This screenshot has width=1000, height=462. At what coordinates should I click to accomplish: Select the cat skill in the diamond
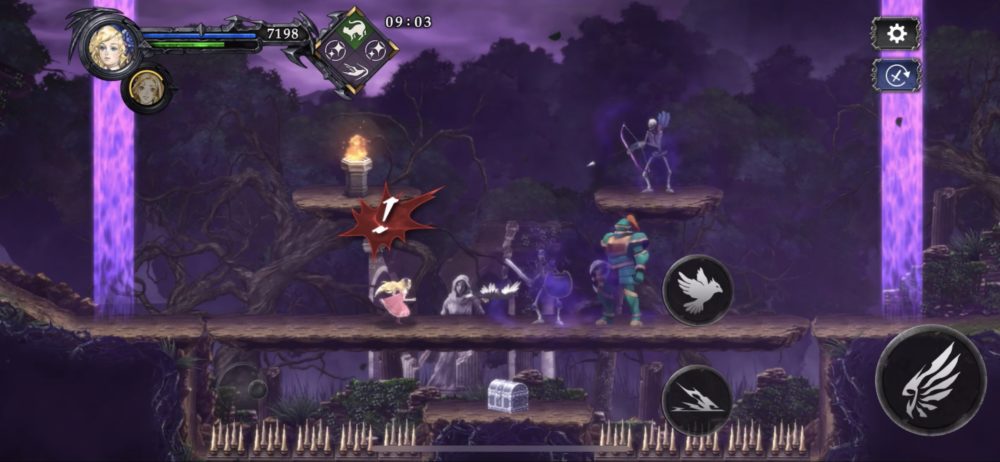pyautogui.click(x=356, y=30)
